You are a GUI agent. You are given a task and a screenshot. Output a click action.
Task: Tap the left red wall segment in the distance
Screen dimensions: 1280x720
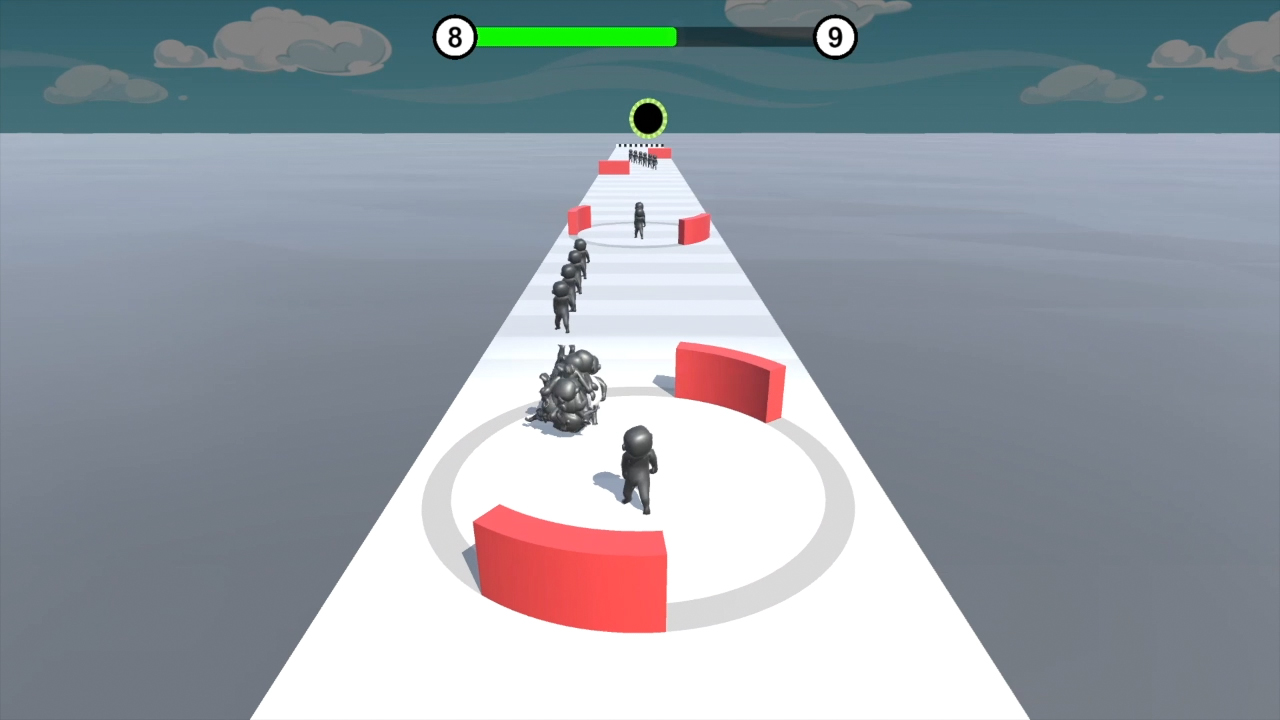point(612,166)
